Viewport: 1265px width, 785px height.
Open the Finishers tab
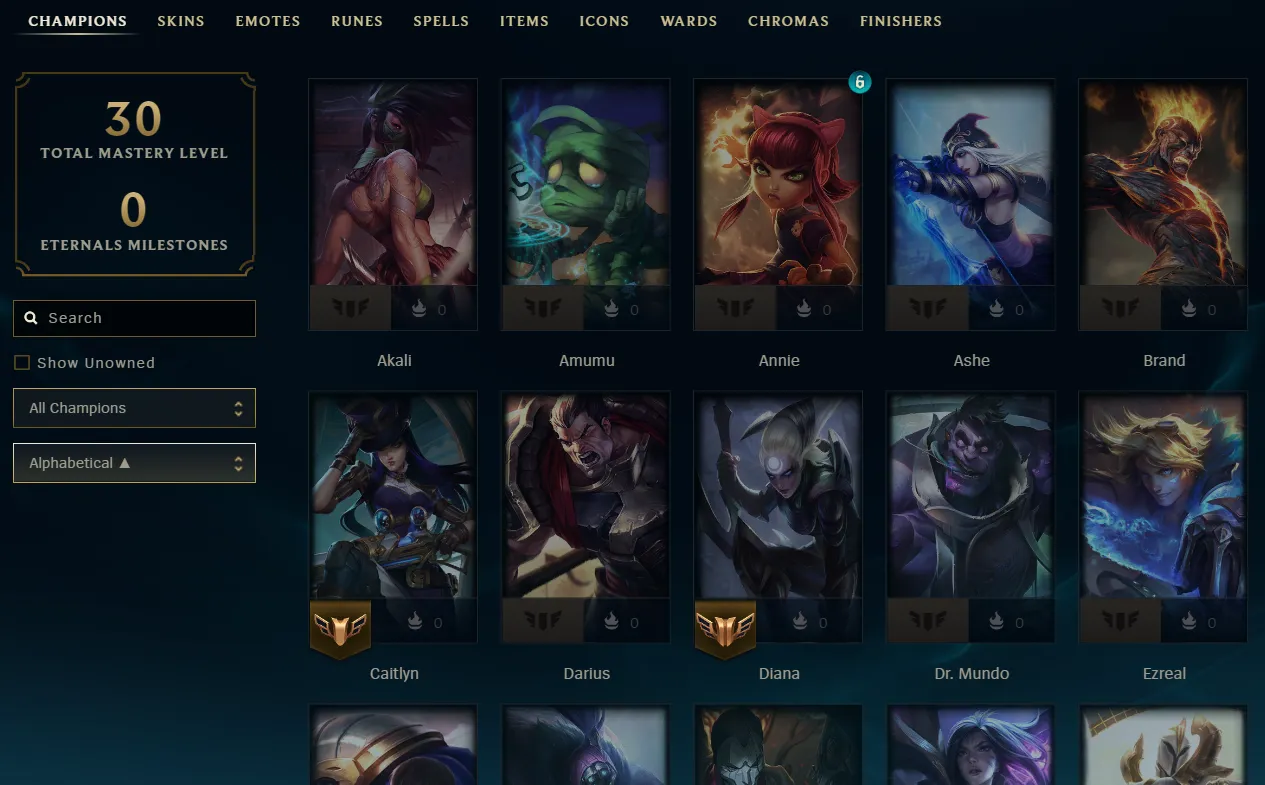pyautogui.click(x=901, y=21)
